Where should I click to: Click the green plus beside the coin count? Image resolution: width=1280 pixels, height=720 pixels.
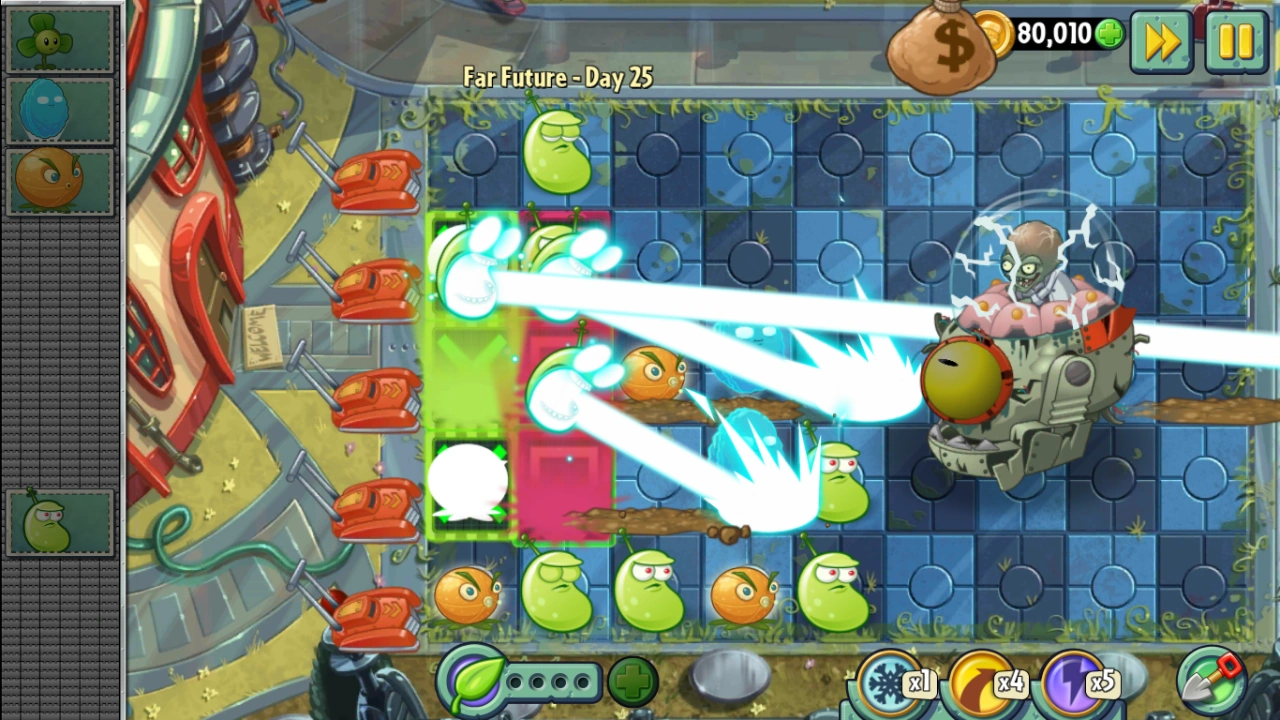[1107, 33]
